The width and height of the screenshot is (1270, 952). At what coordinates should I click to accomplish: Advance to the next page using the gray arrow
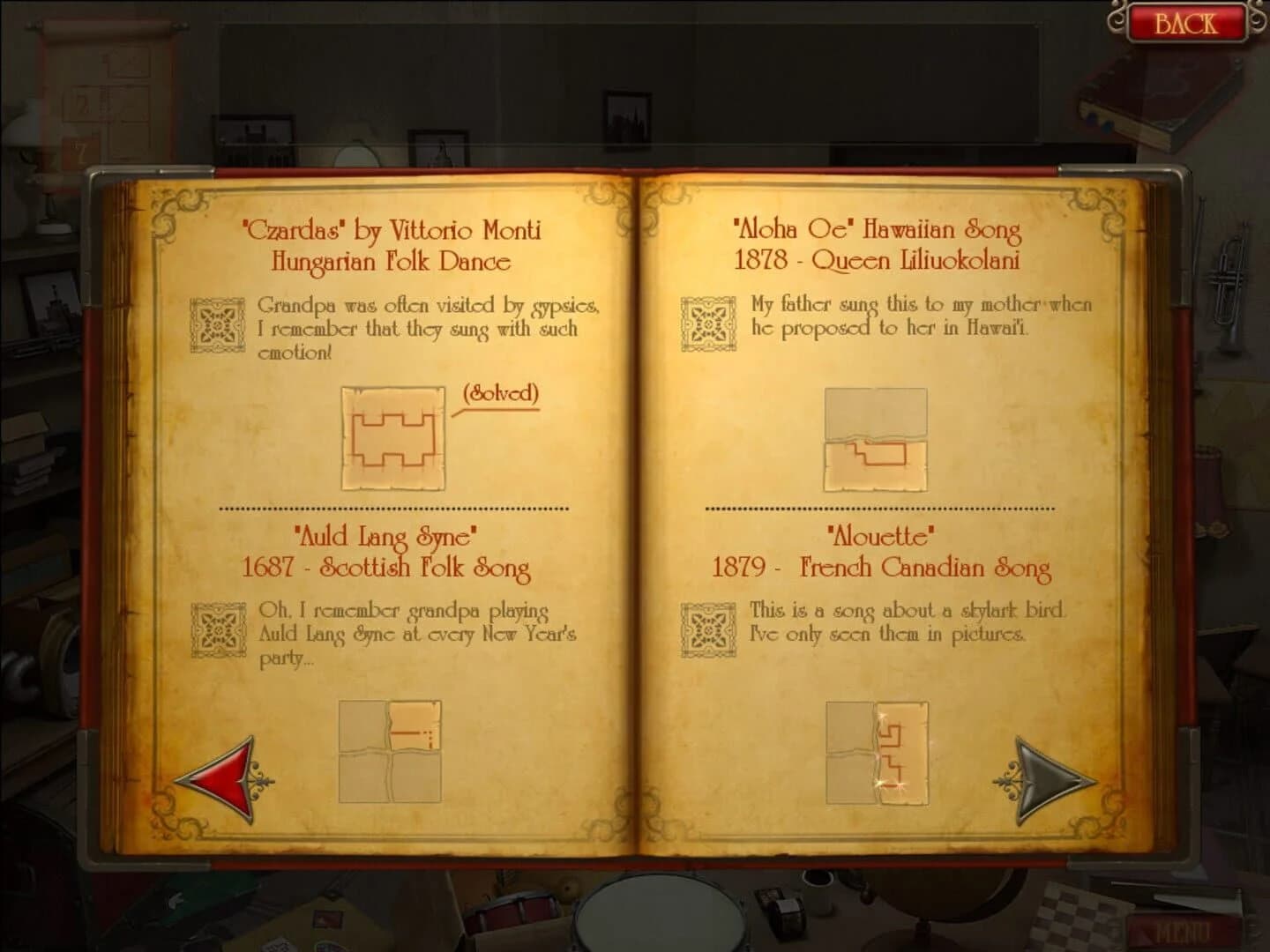click(x=1041, y=777)
